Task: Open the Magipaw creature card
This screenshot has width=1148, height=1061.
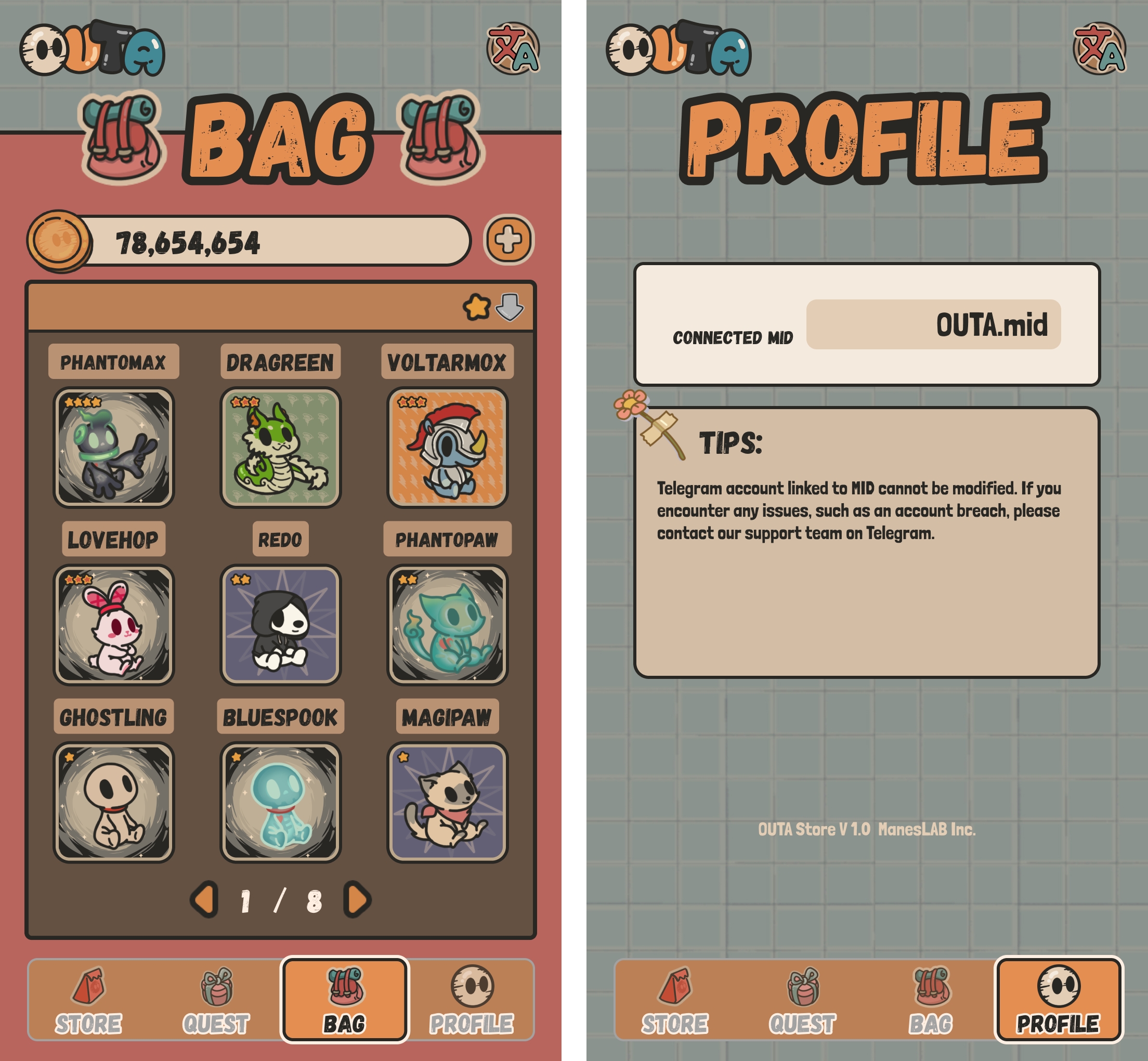Action: (447, 802)
